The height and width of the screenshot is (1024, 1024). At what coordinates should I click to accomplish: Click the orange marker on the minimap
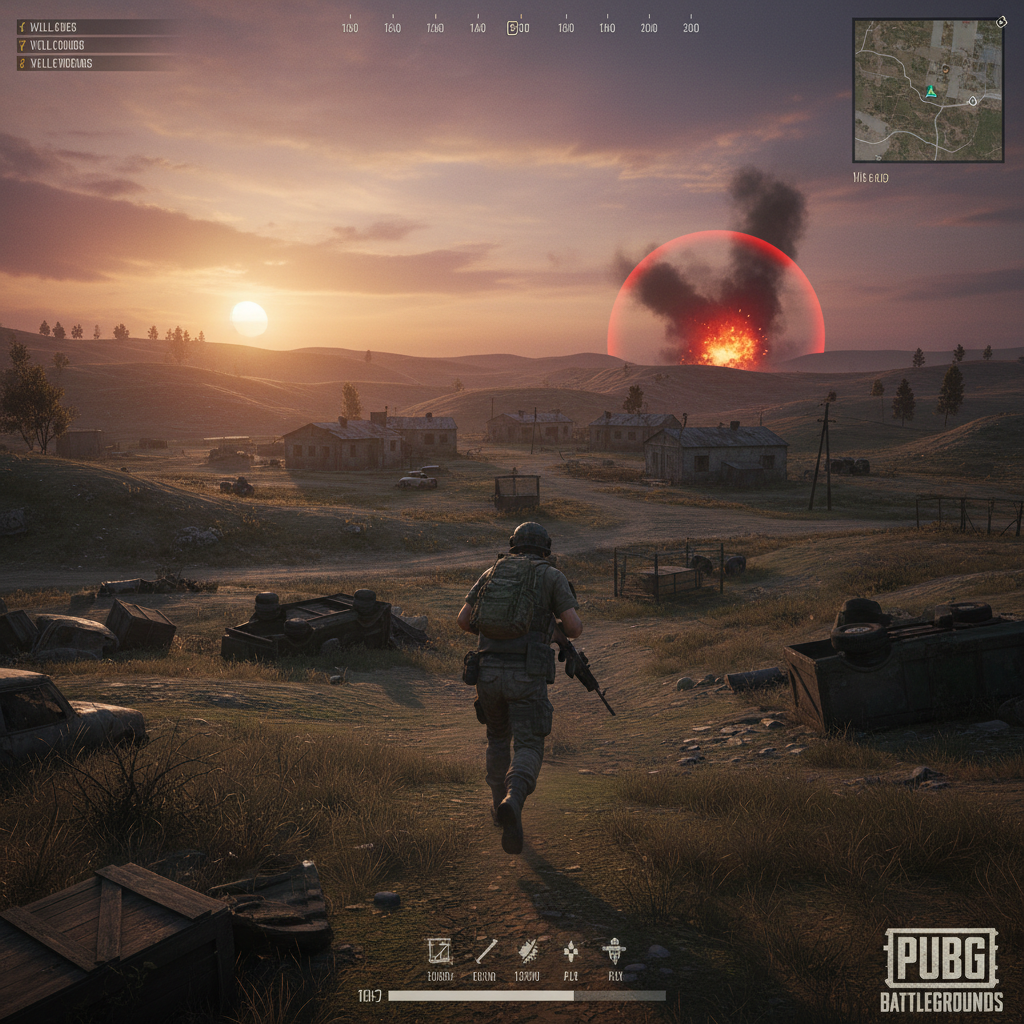[944, 68]
